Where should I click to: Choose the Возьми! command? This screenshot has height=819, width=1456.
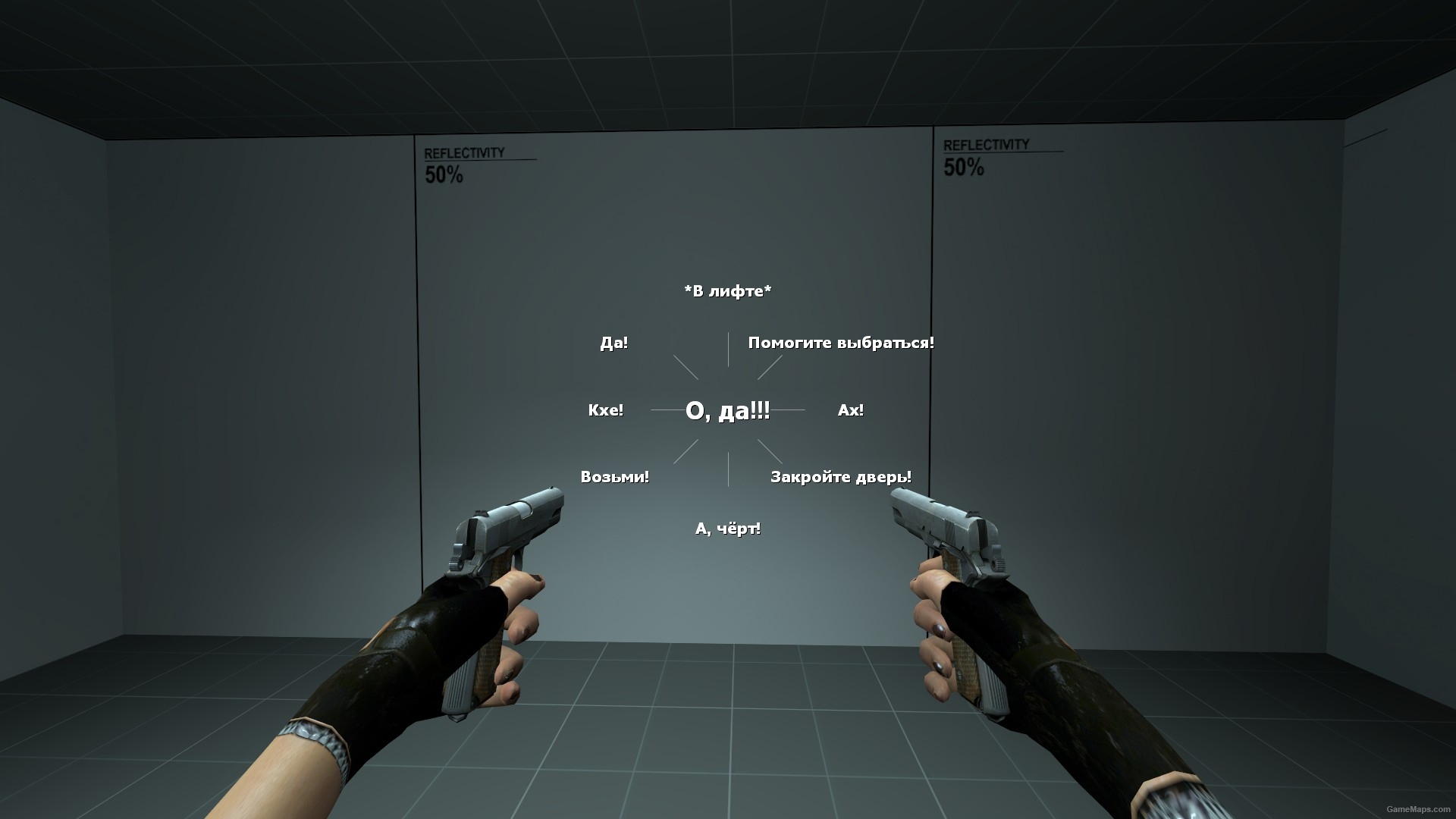[x=614, y=477]
